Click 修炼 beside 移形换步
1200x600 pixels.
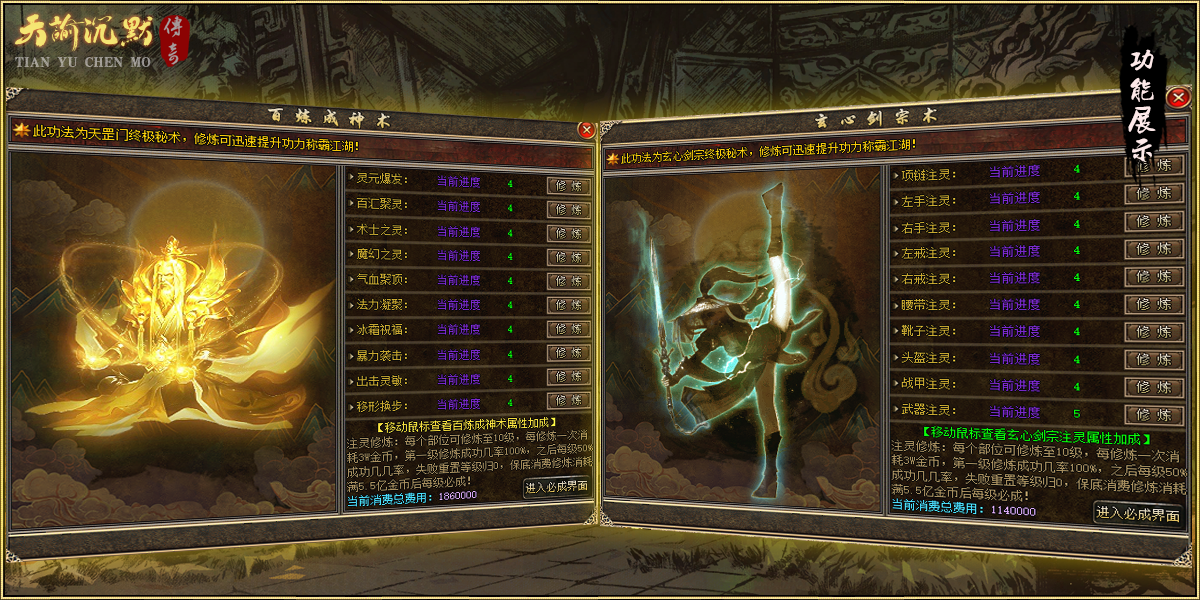[569, 401]
